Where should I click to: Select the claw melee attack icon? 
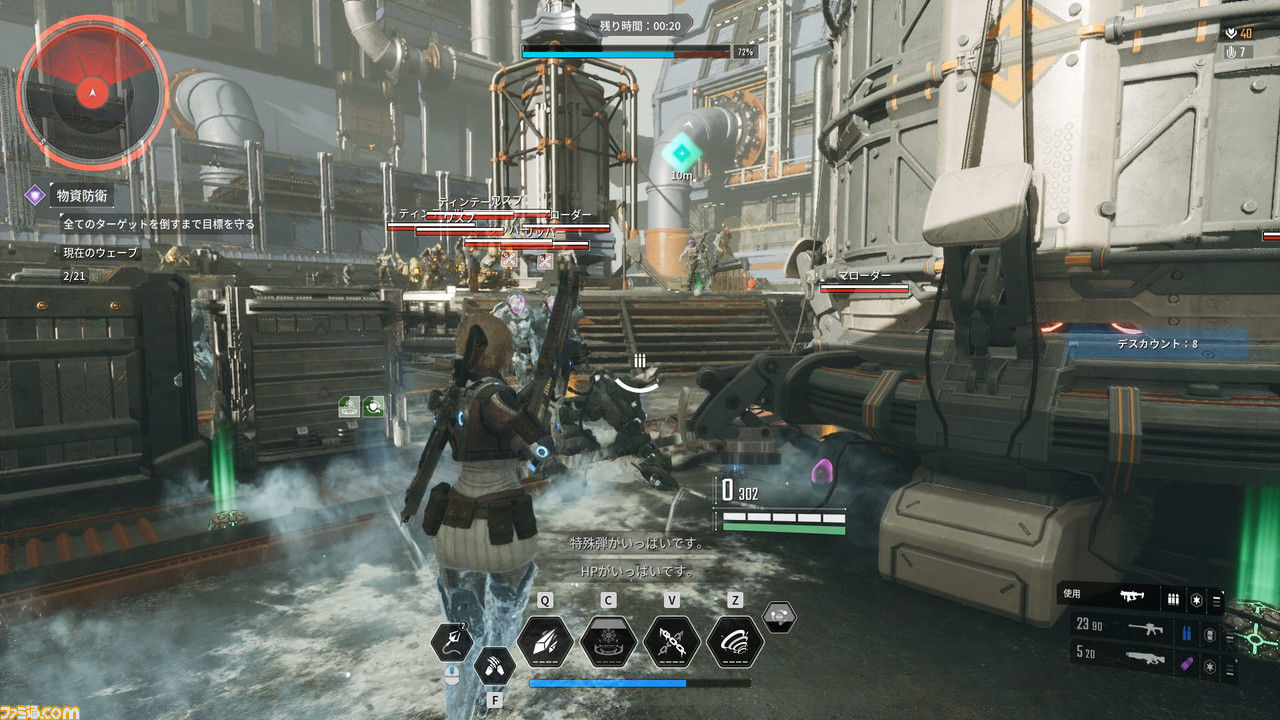pos(495,665)
